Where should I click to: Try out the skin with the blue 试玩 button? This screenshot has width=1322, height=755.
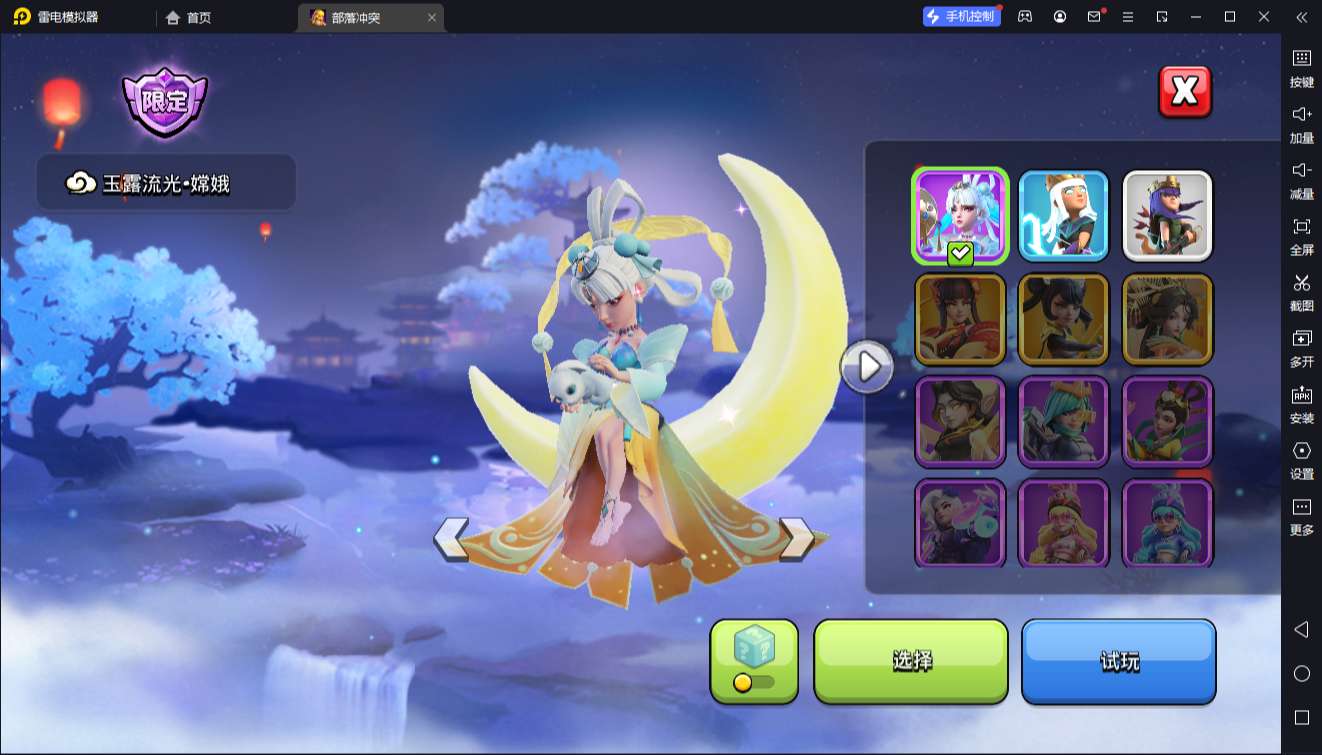pyautogui.click(x=1118, y=660)
